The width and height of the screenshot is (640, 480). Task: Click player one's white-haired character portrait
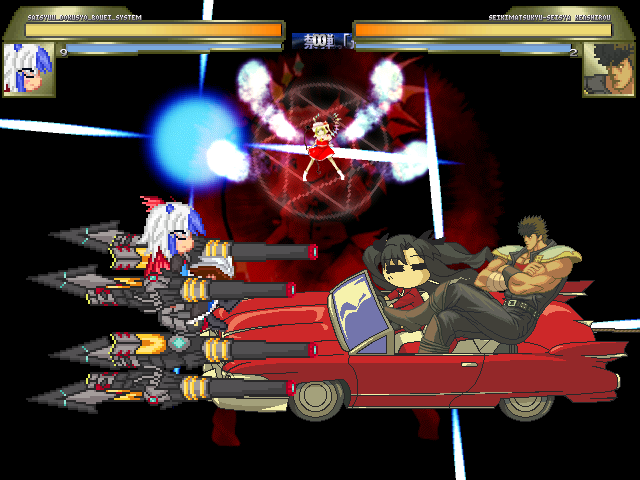pyautogui.click(x=28, y=69)
